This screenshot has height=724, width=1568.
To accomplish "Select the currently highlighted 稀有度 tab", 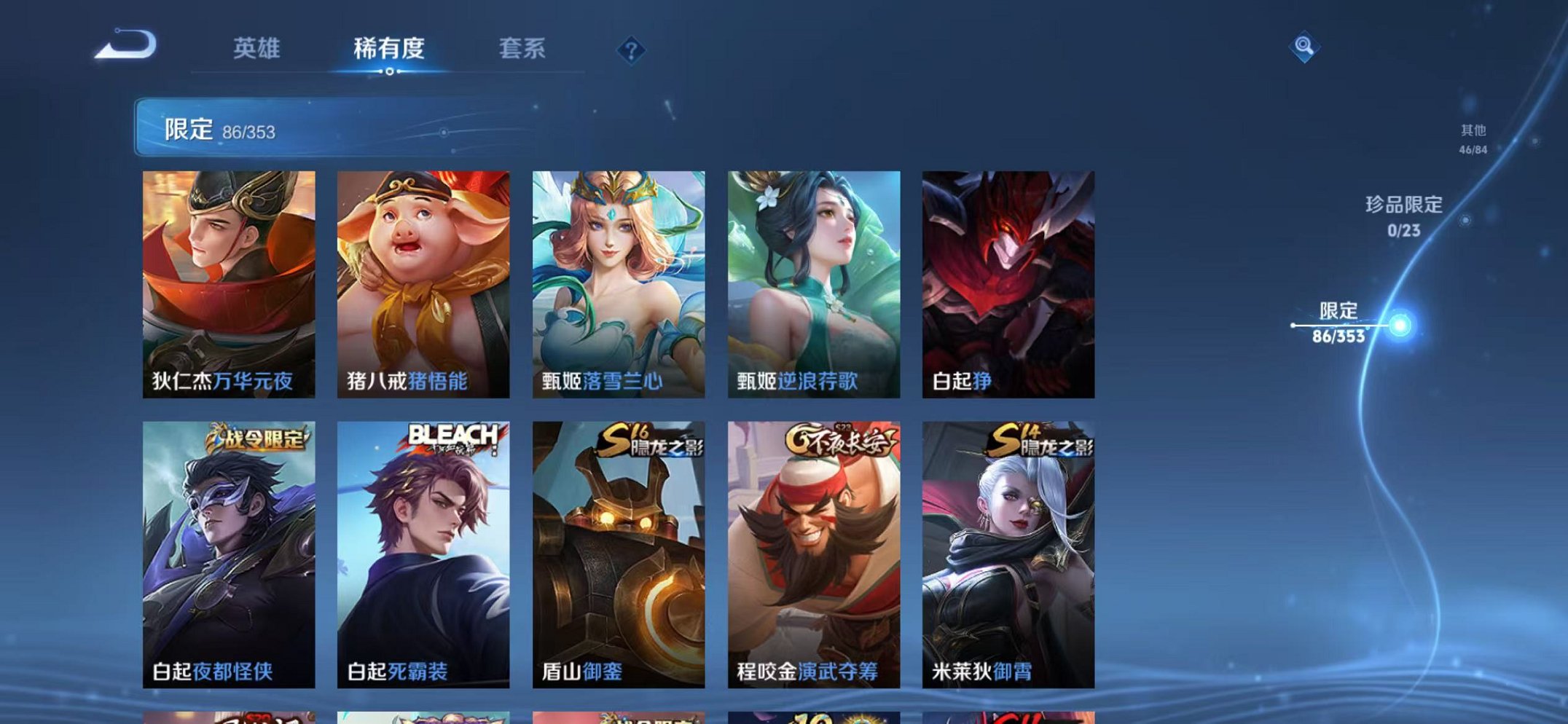I will [x=388, y=47].
